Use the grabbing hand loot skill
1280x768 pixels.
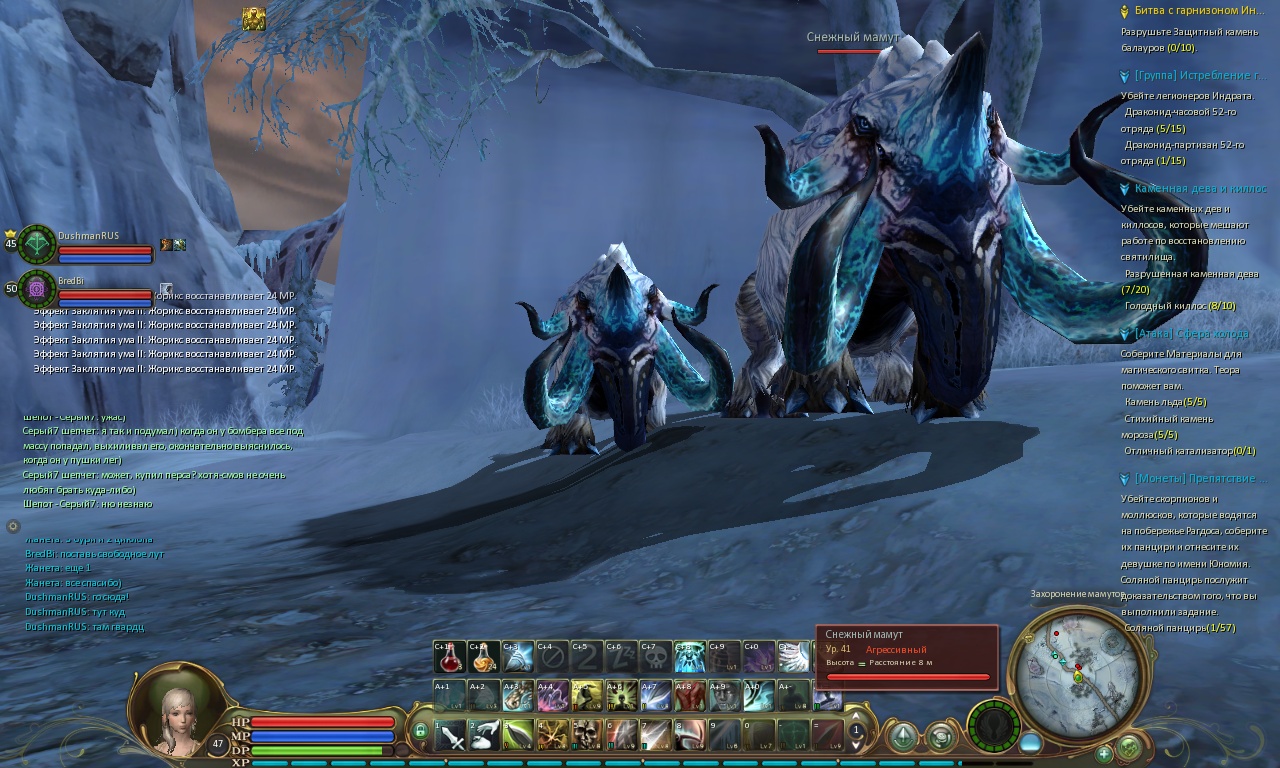tap(485, 735)
